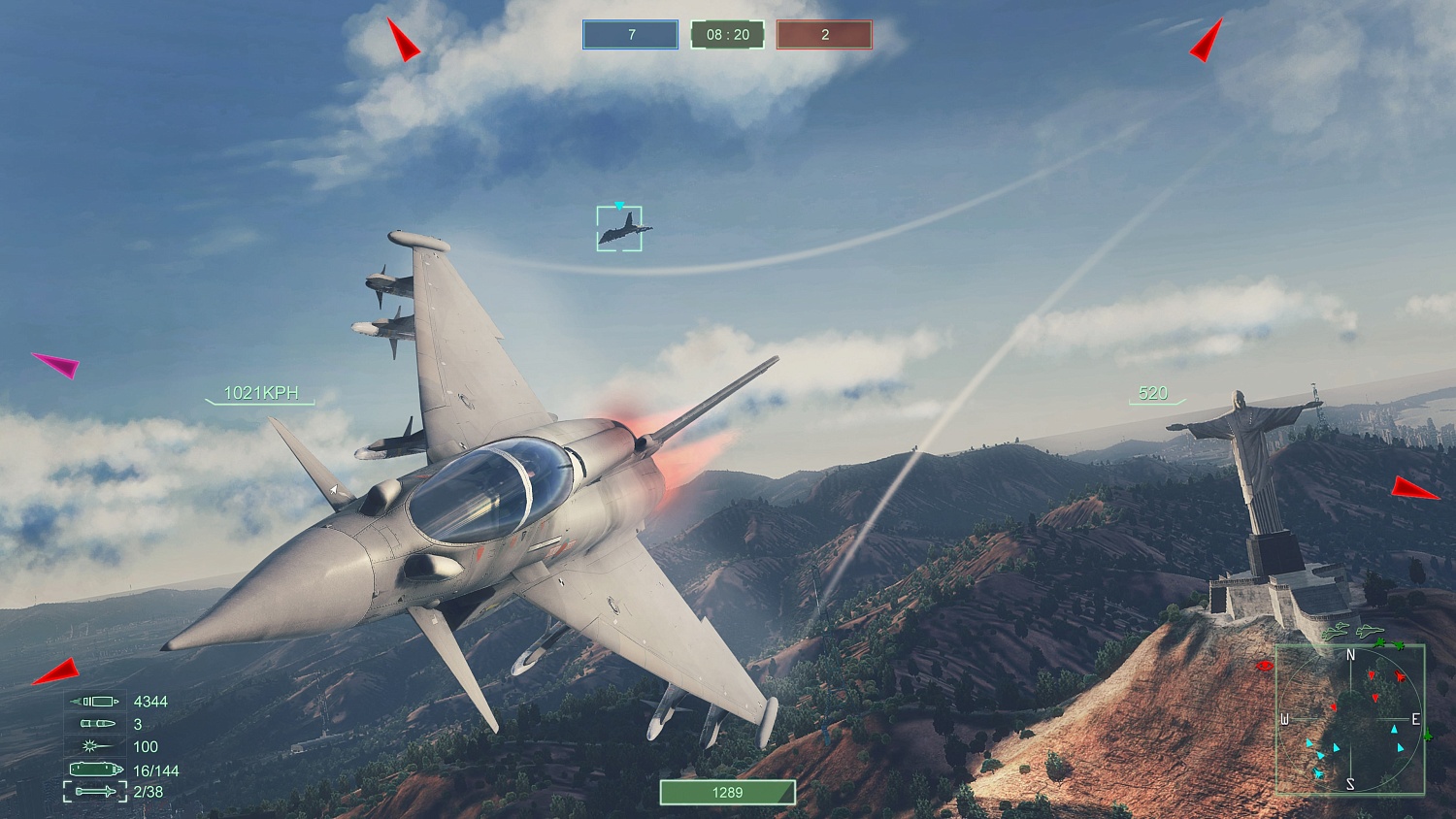Click the cannon shell icon showing 3 rounds
This screenshot has width=1456, height=819.
[98, 723]
